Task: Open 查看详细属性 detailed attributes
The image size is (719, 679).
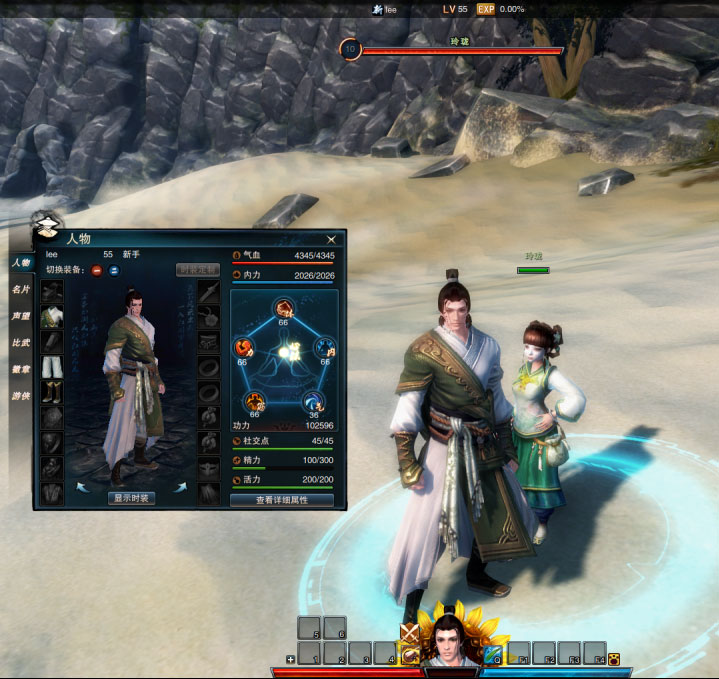Action: click(x=282, y=500)
